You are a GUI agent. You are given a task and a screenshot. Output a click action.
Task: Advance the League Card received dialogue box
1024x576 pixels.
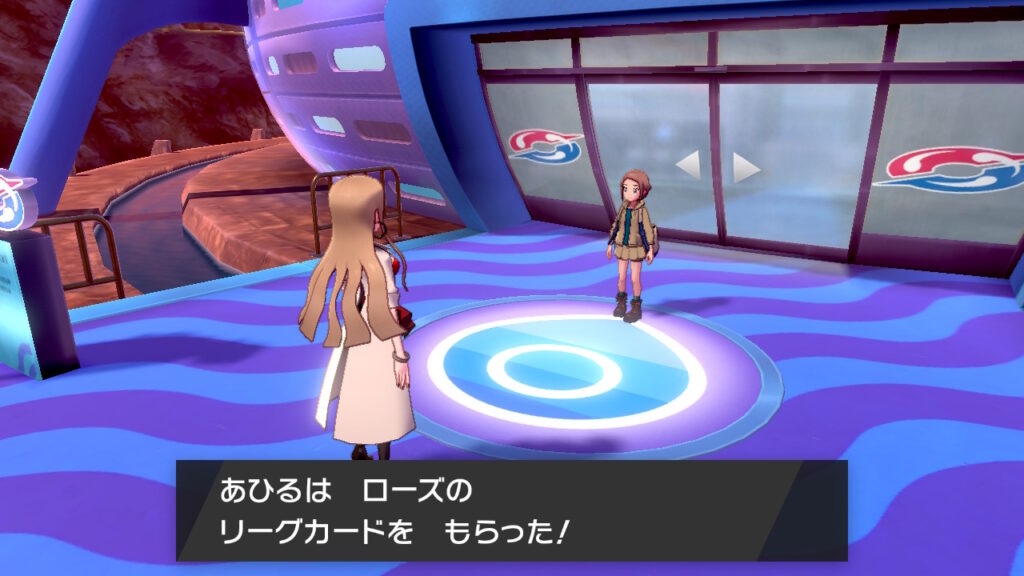pyautogui.click(x=511, y=510)
